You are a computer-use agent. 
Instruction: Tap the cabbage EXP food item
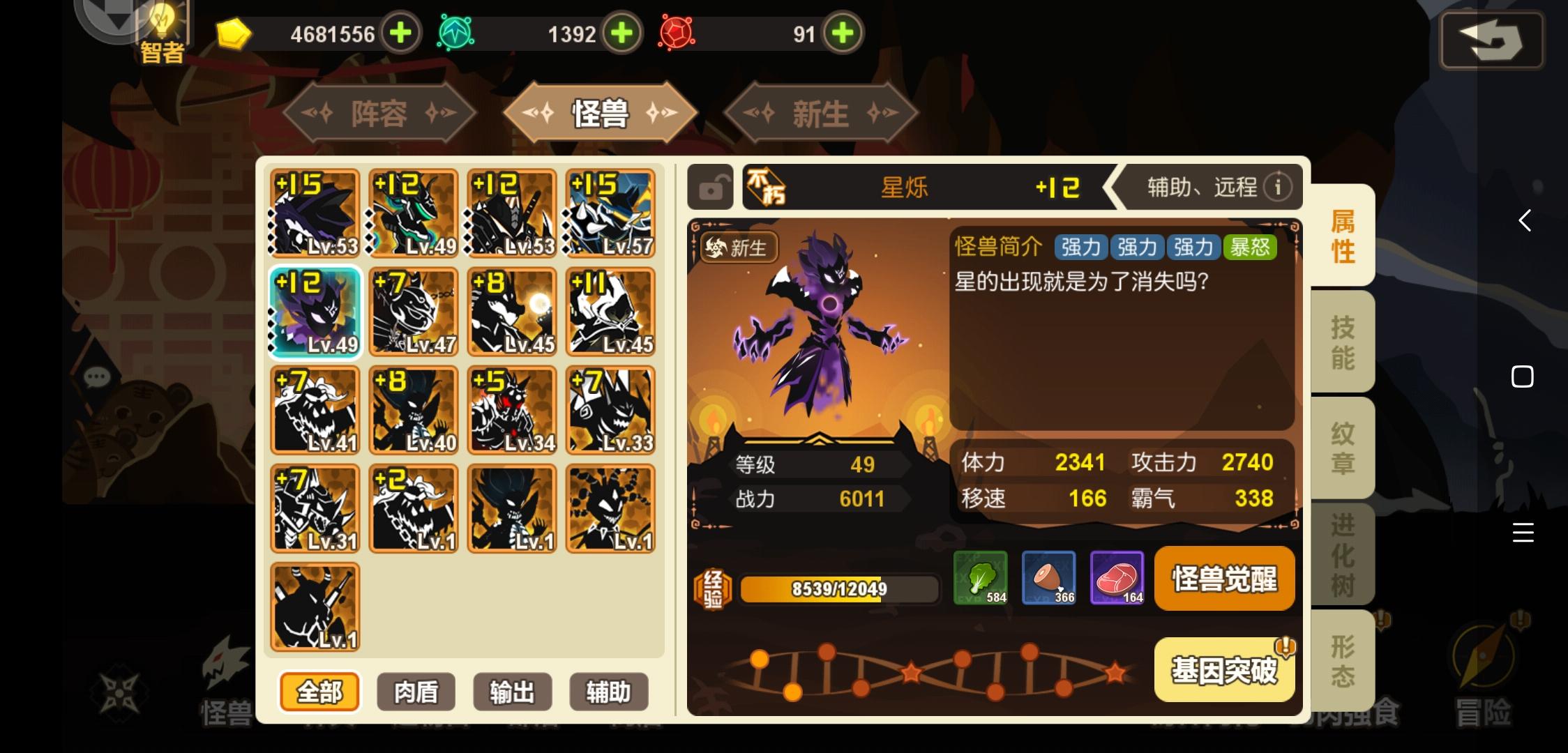coord(979,577)
